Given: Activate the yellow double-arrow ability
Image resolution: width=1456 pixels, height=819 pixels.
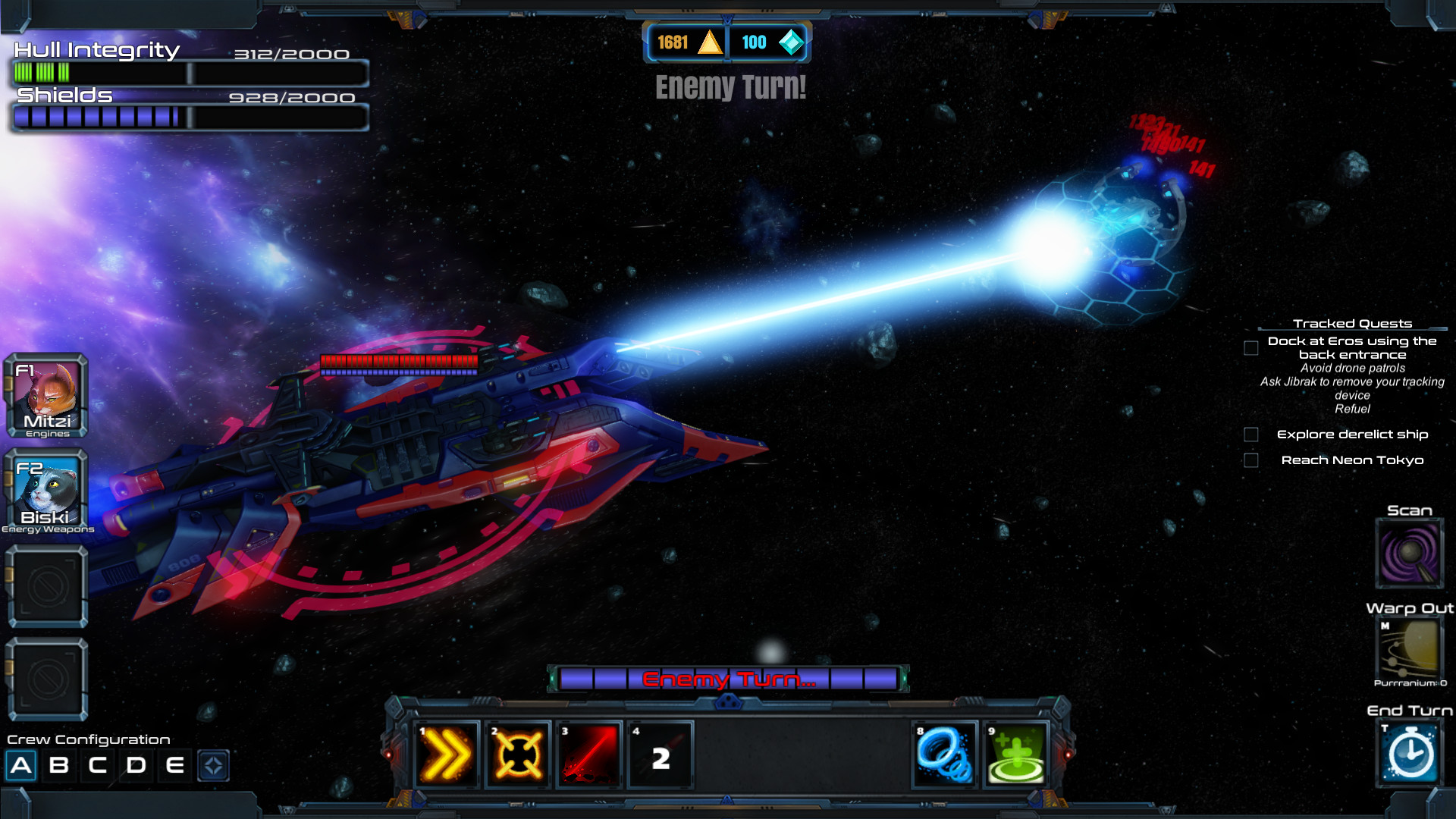Looking at the screenshot, I should (x=447, y=755).
